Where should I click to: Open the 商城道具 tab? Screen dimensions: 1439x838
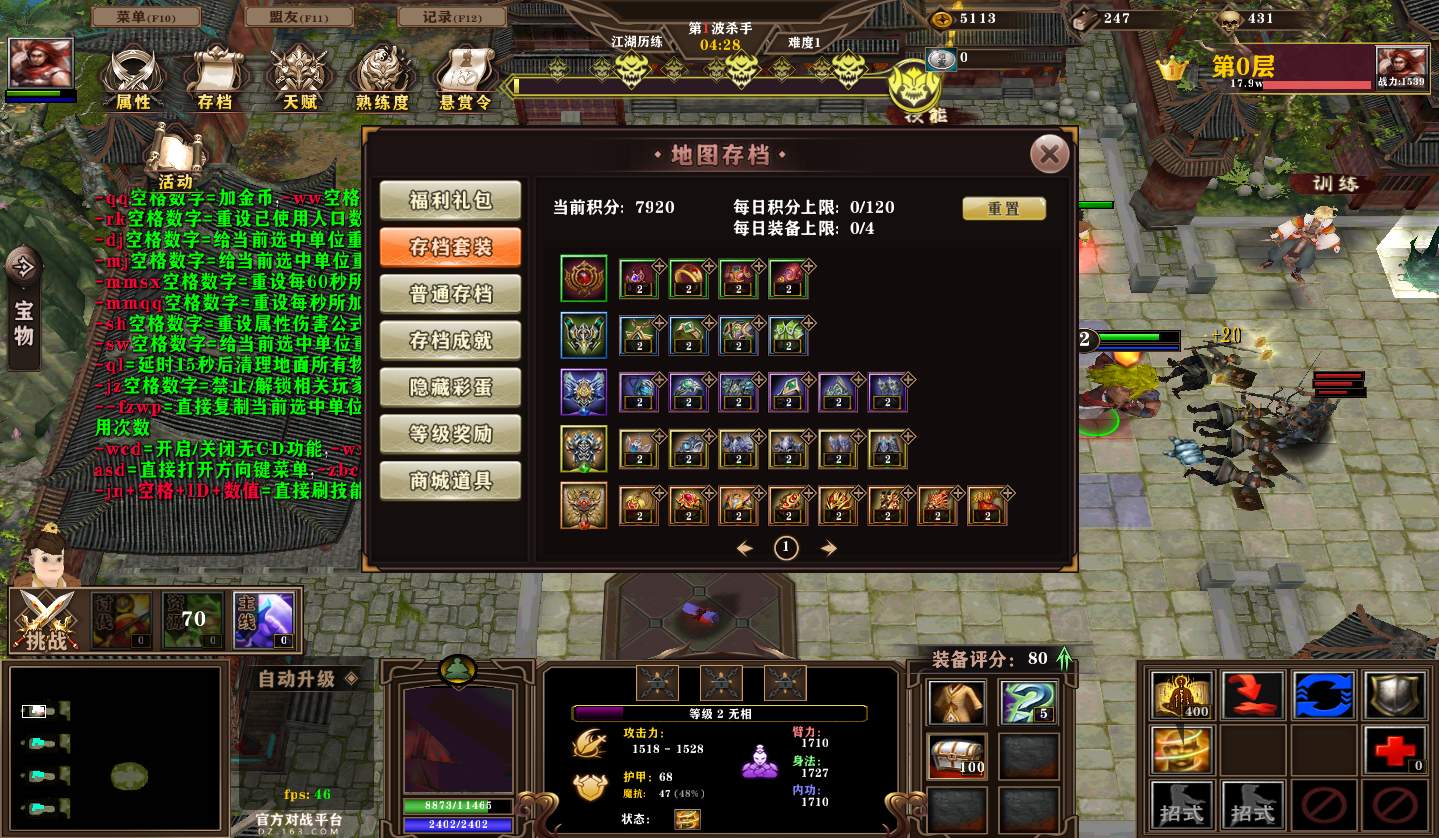click(x=450, y=481)
